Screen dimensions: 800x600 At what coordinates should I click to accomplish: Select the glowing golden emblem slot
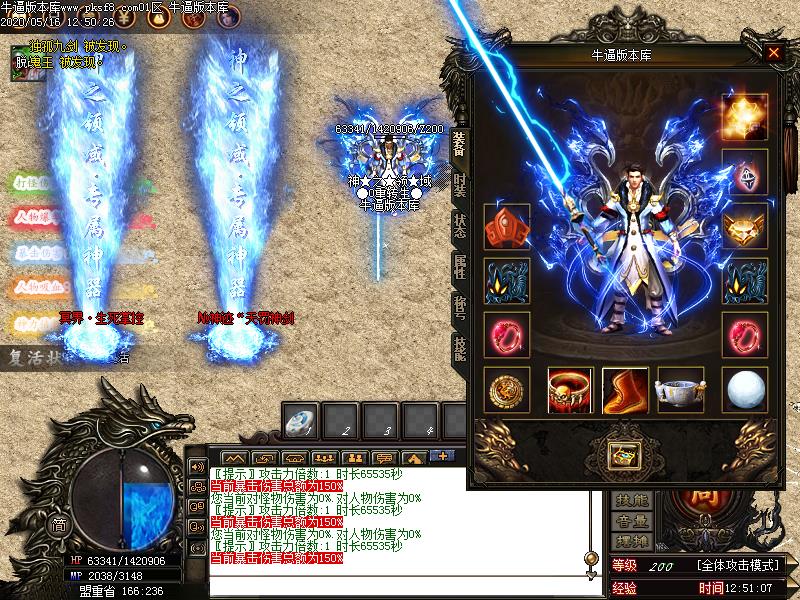(745, 117)
